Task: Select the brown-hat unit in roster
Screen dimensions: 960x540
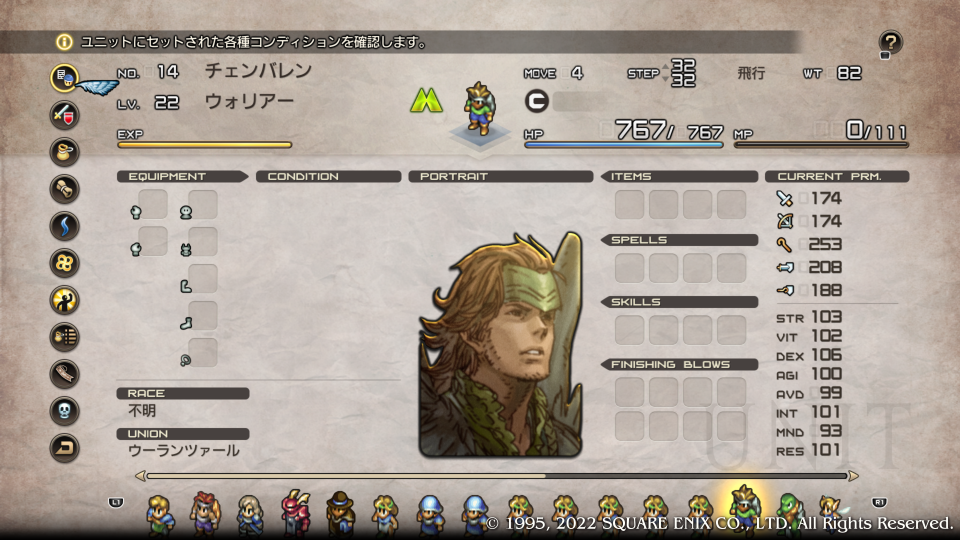Action: (340, 510)
